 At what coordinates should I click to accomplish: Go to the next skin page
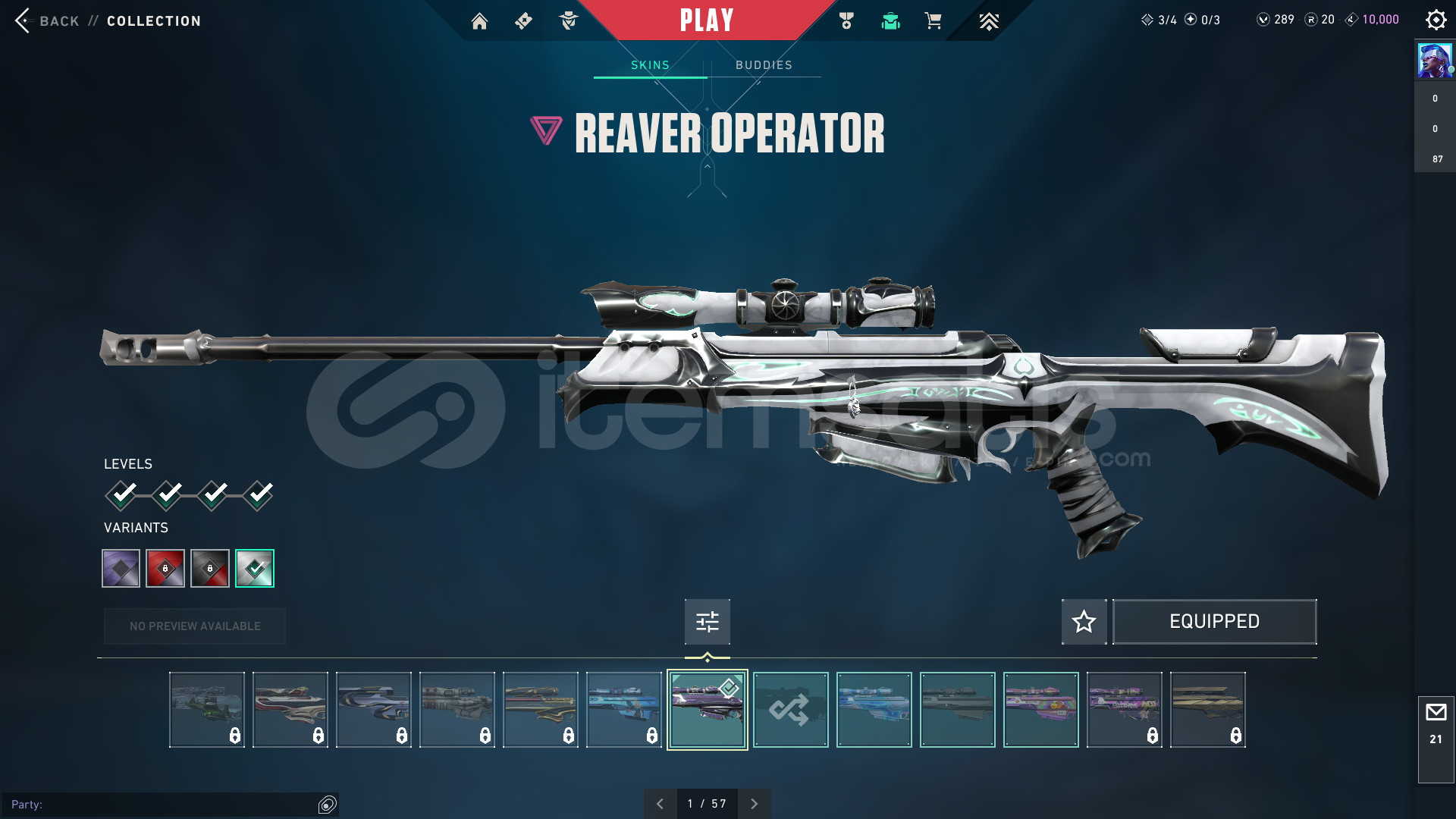(x=754, y=804)
